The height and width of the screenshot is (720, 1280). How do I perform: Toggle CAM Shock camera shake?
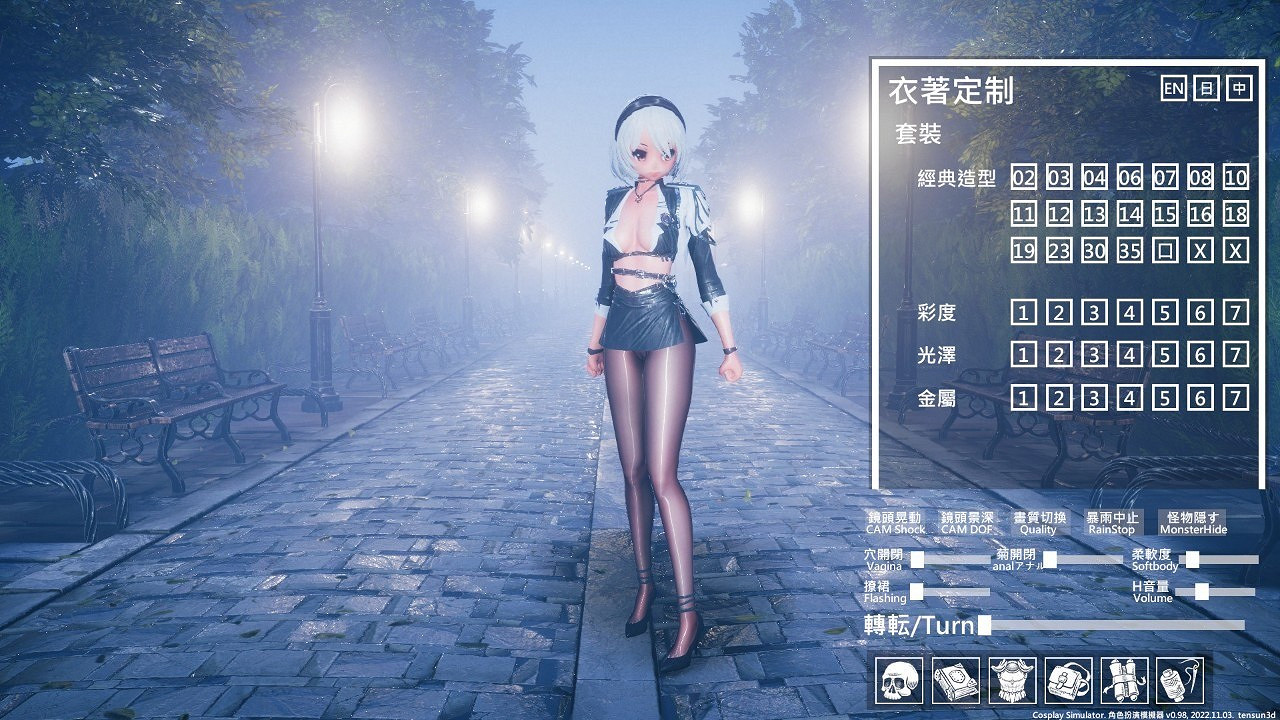[x=895, y=522]
